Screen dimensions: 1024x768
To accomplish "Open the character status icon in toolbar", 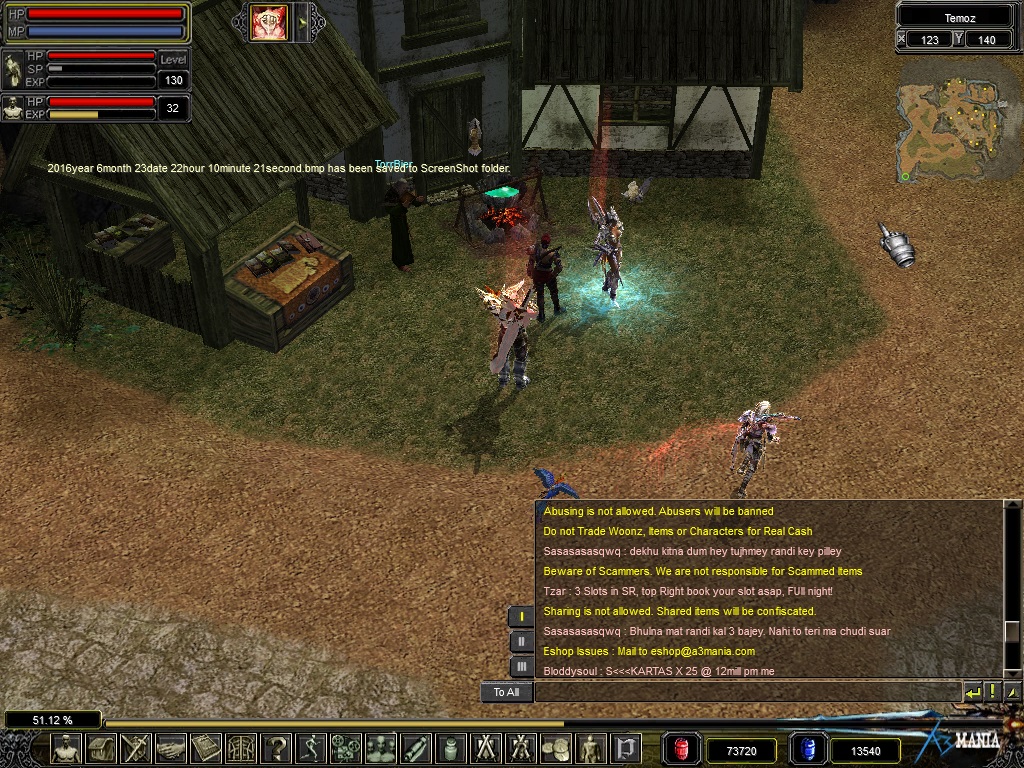I will tap(67, 748).
